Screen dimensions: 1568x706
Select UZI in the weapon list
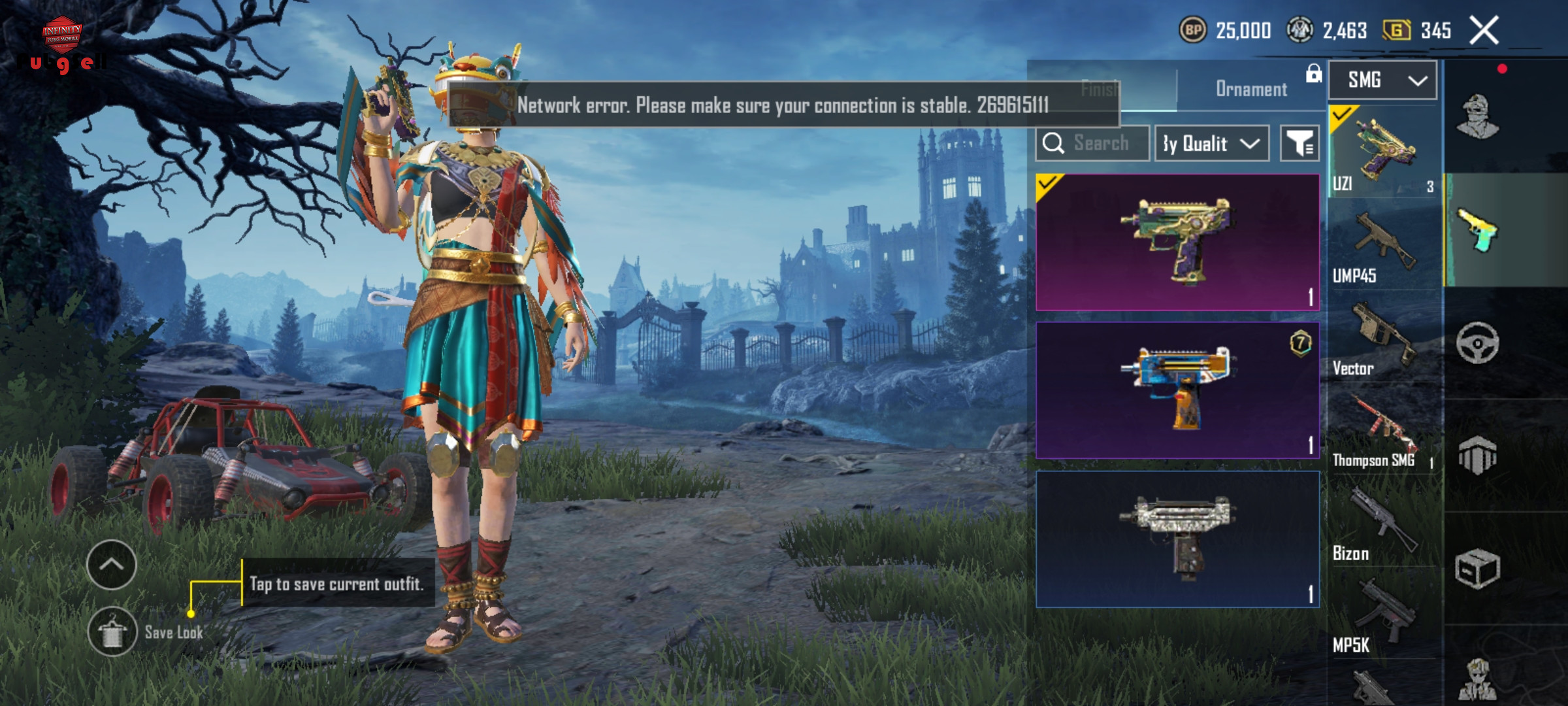pos(1384,152)
